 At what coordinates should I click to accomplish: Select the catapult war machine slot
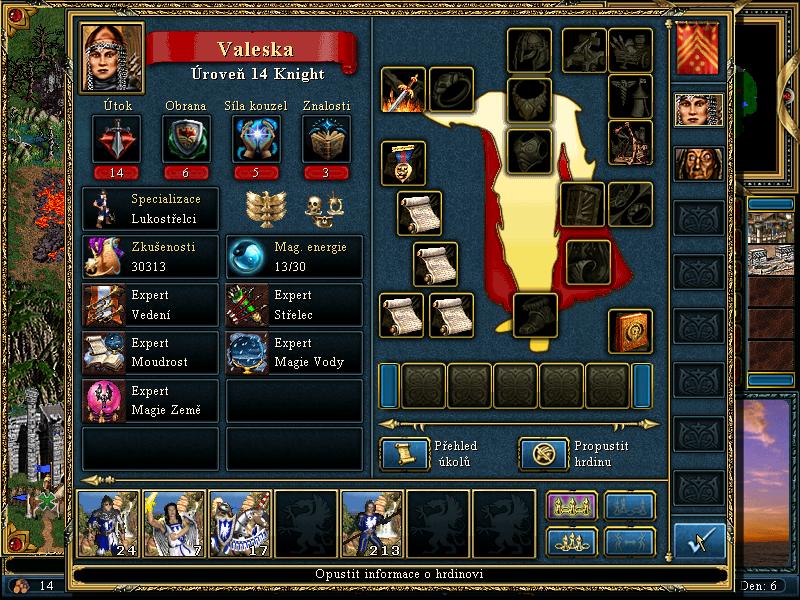click(630, 143)
